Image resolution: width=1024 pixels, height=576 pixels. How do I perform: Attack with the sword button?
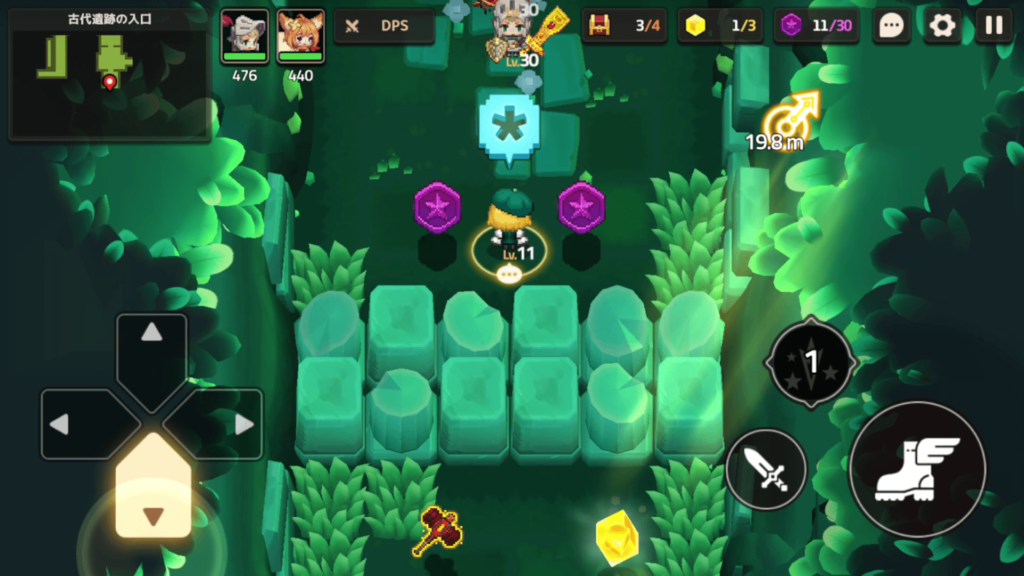point(766,468)
